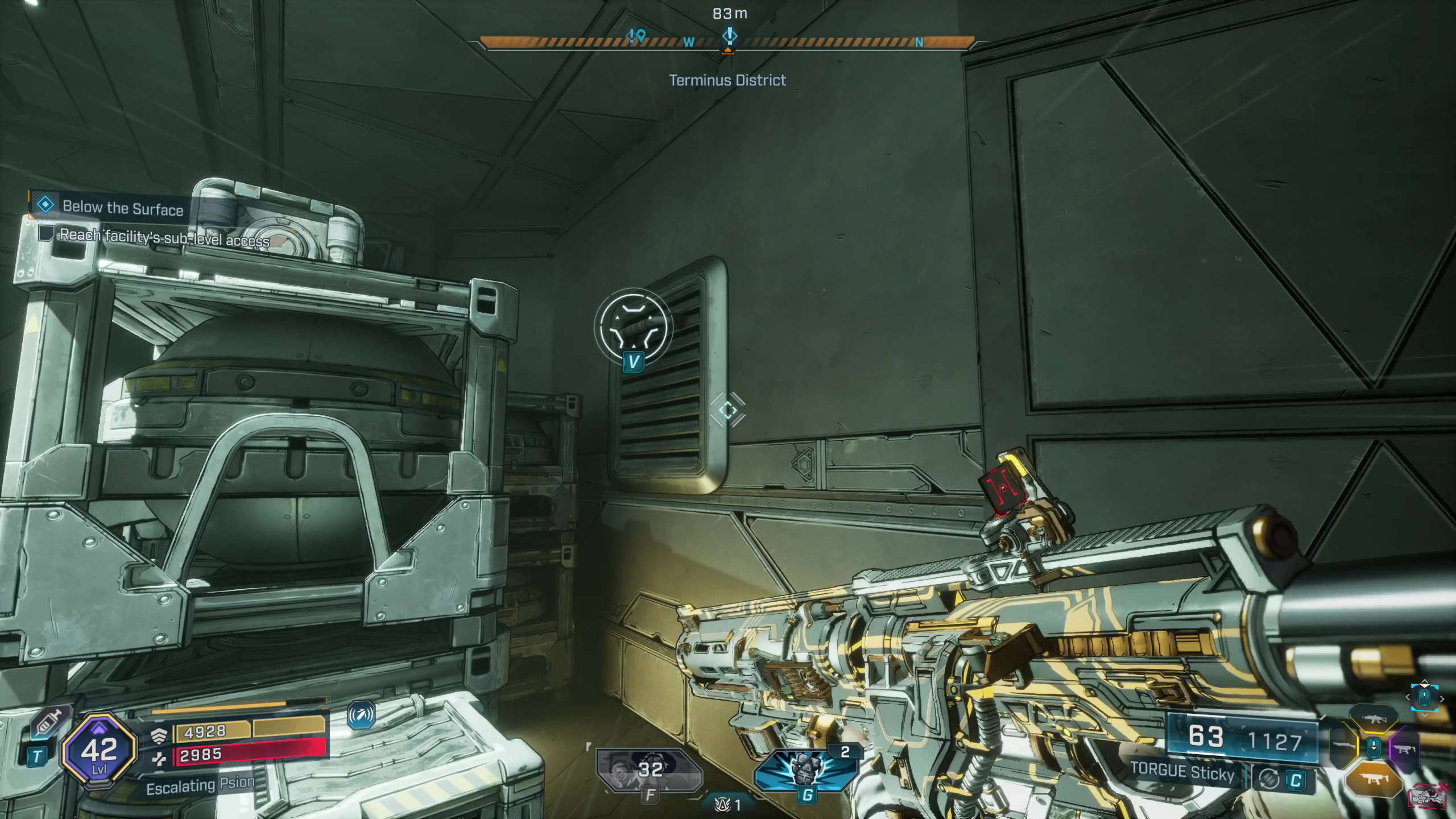The height and width of the screenshot is (819, 1456).
Task: Switch to the top weapon slot
Action: click(1374, 719)
